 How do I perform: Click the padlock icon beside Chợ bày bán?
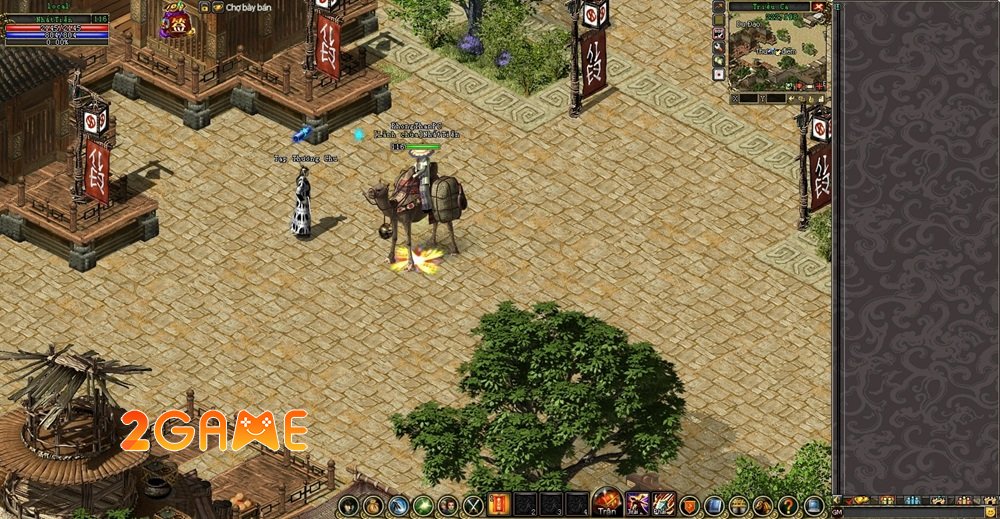tap(204, 7)
